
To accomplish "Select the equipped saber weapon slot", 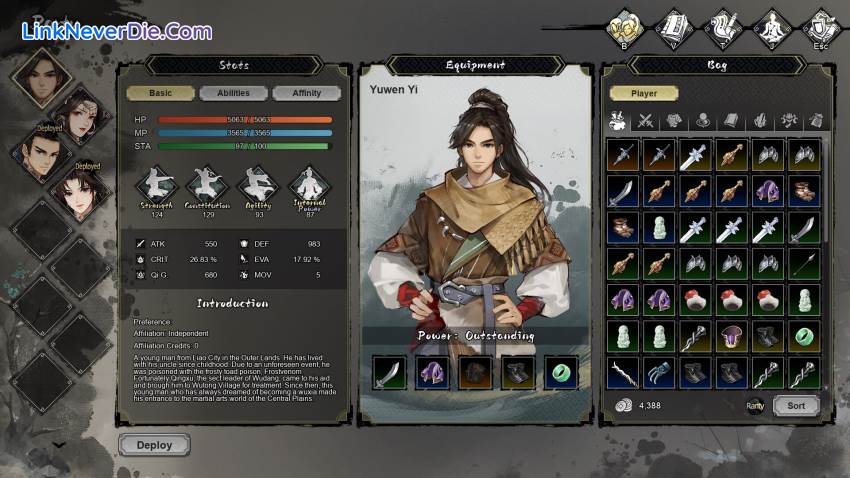I will pyautogui.click(x=390, y=373).
